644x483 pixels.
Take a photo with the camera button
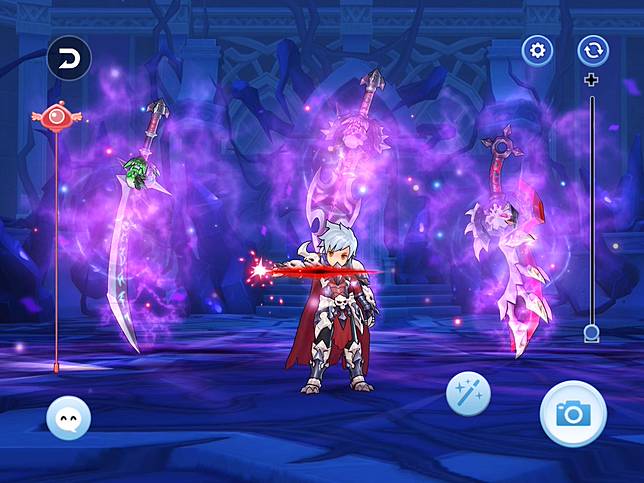coord(573,413)
